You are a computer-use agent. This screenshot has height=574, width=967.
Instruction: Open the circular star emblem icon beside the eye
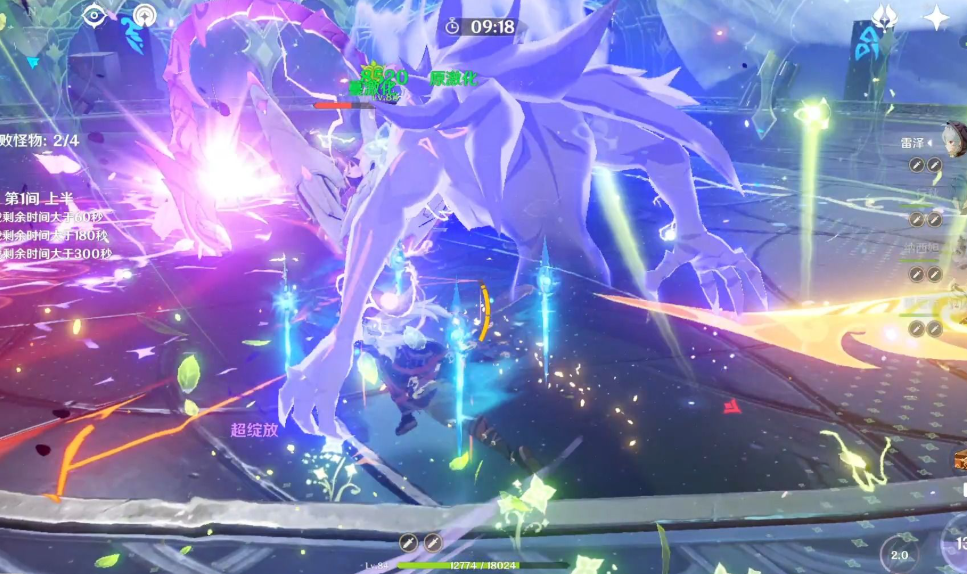144,16
